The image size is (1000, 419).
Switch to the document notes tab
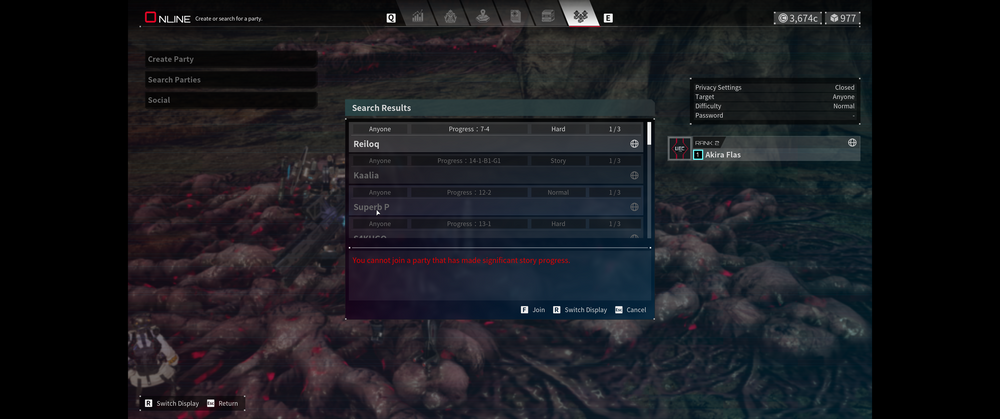point(515,17)
